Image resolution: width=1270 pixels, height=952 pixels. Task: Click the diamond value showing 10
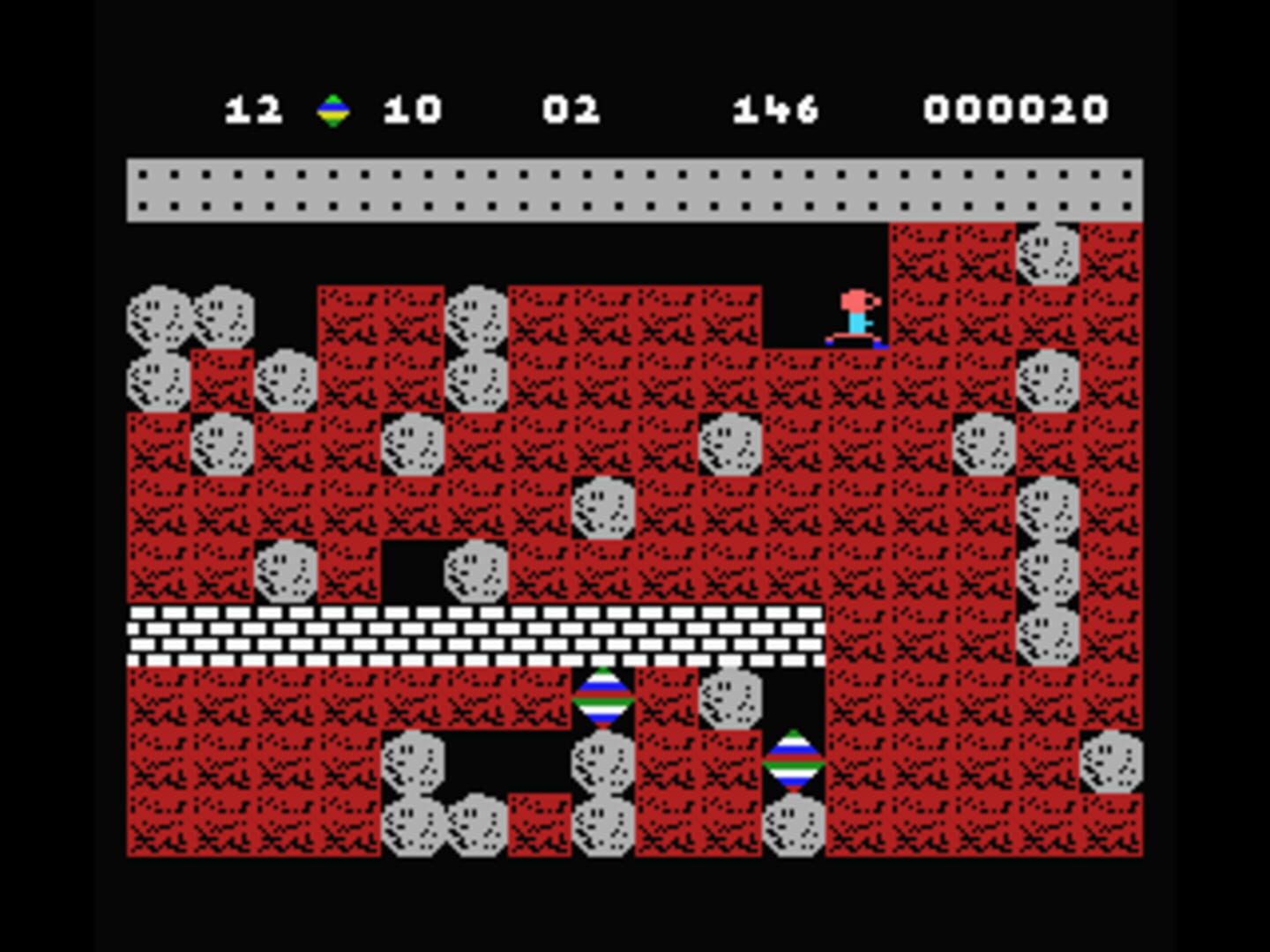tap(410, 108)
